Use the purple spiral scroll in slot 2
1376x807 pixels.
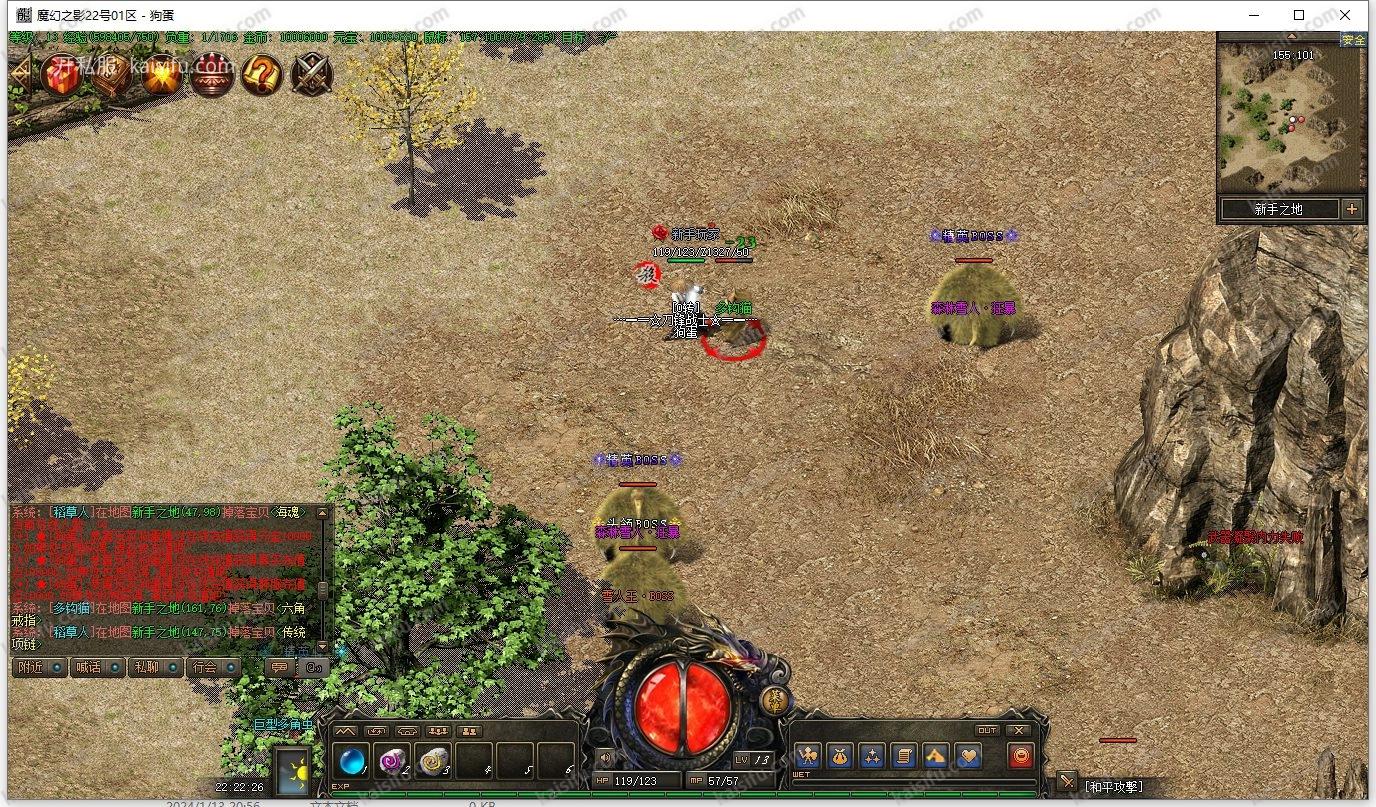coord(392,762)
